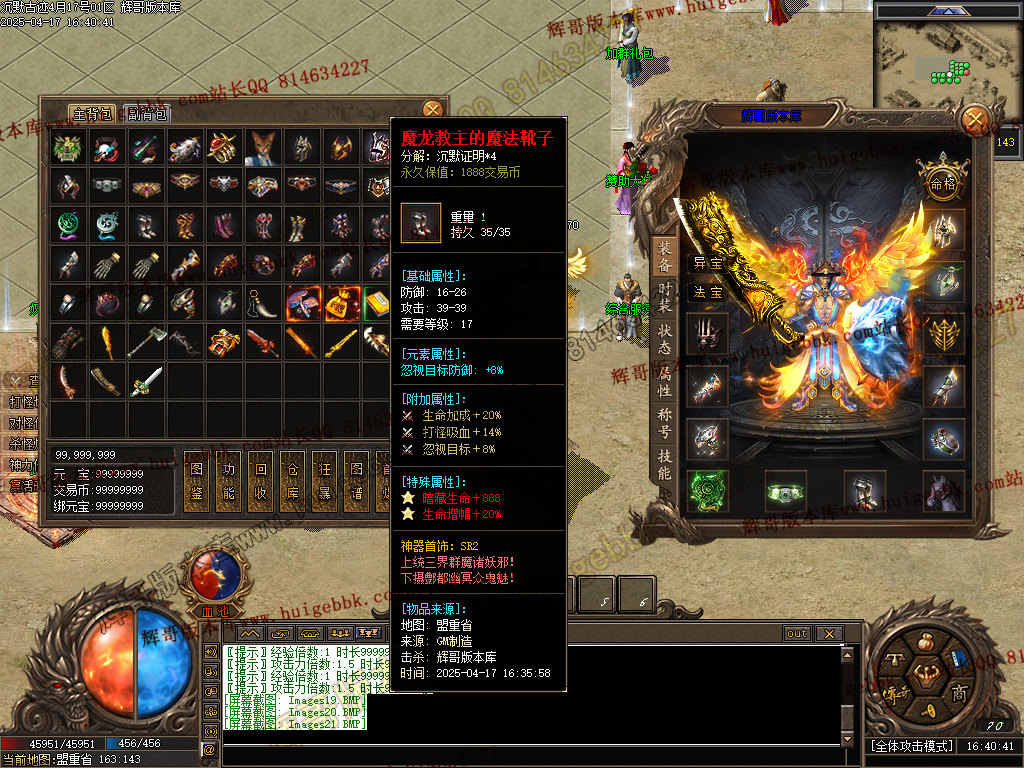Open the minimap in the corner
The image size is (1024, 768).
(944, 55)
